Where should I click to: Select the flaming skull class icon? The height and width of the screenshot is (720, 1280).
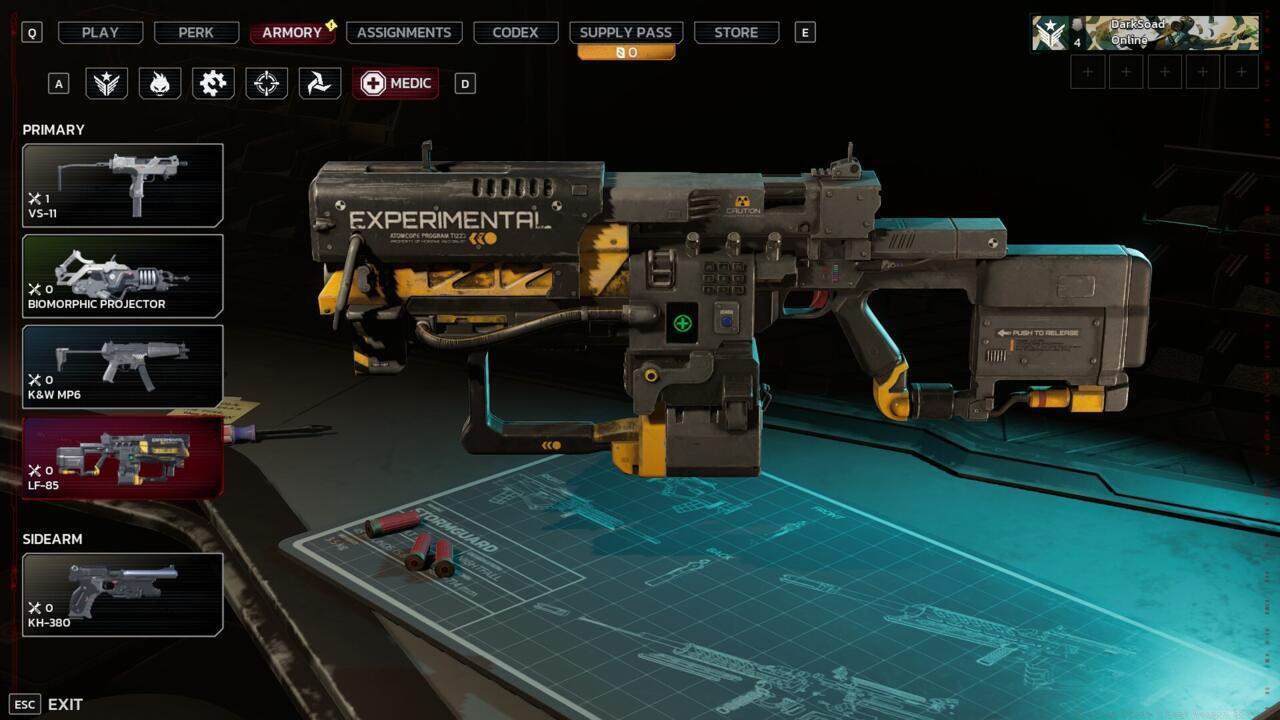pos(160,83)
